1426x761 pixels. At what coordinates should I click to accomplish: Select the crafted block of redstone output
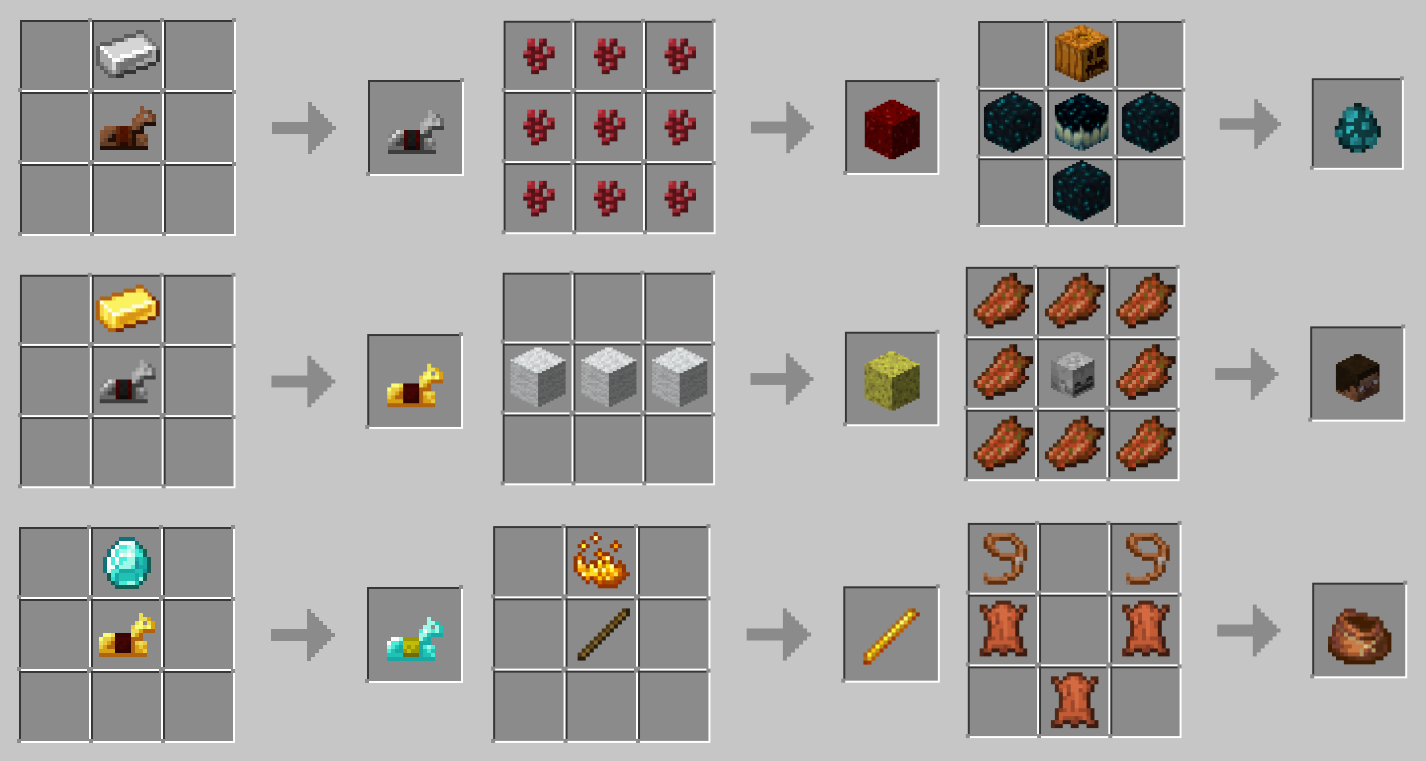891,125
